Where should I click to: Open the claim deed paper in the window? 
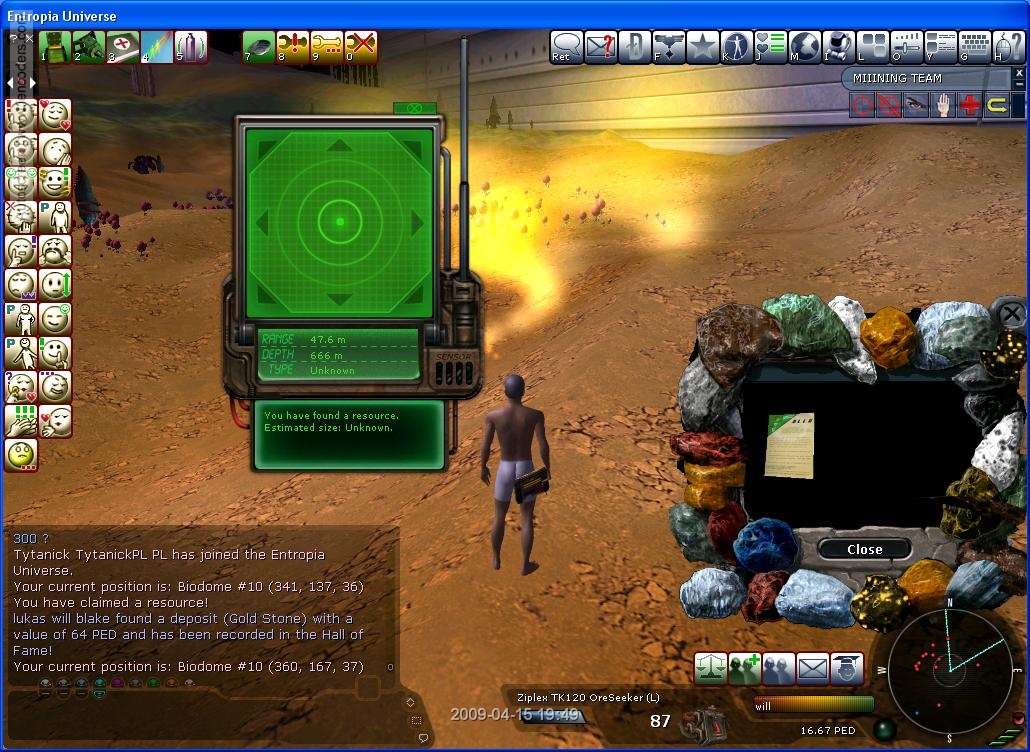tap(789, 444)
